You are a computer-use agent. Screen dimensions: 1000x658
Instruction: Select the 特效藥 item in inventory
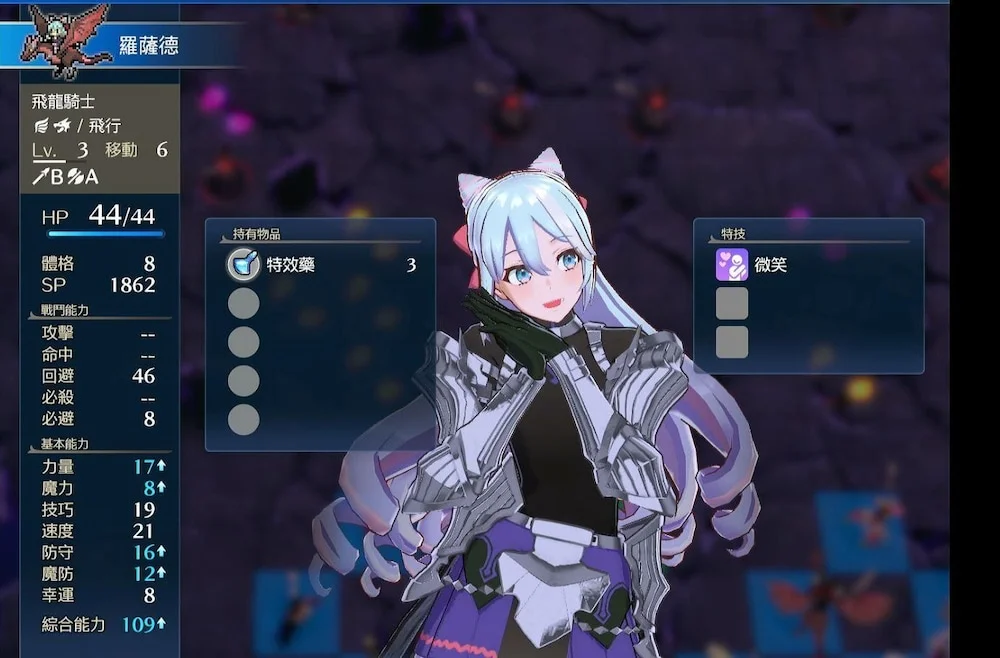(x=320, y=265)
